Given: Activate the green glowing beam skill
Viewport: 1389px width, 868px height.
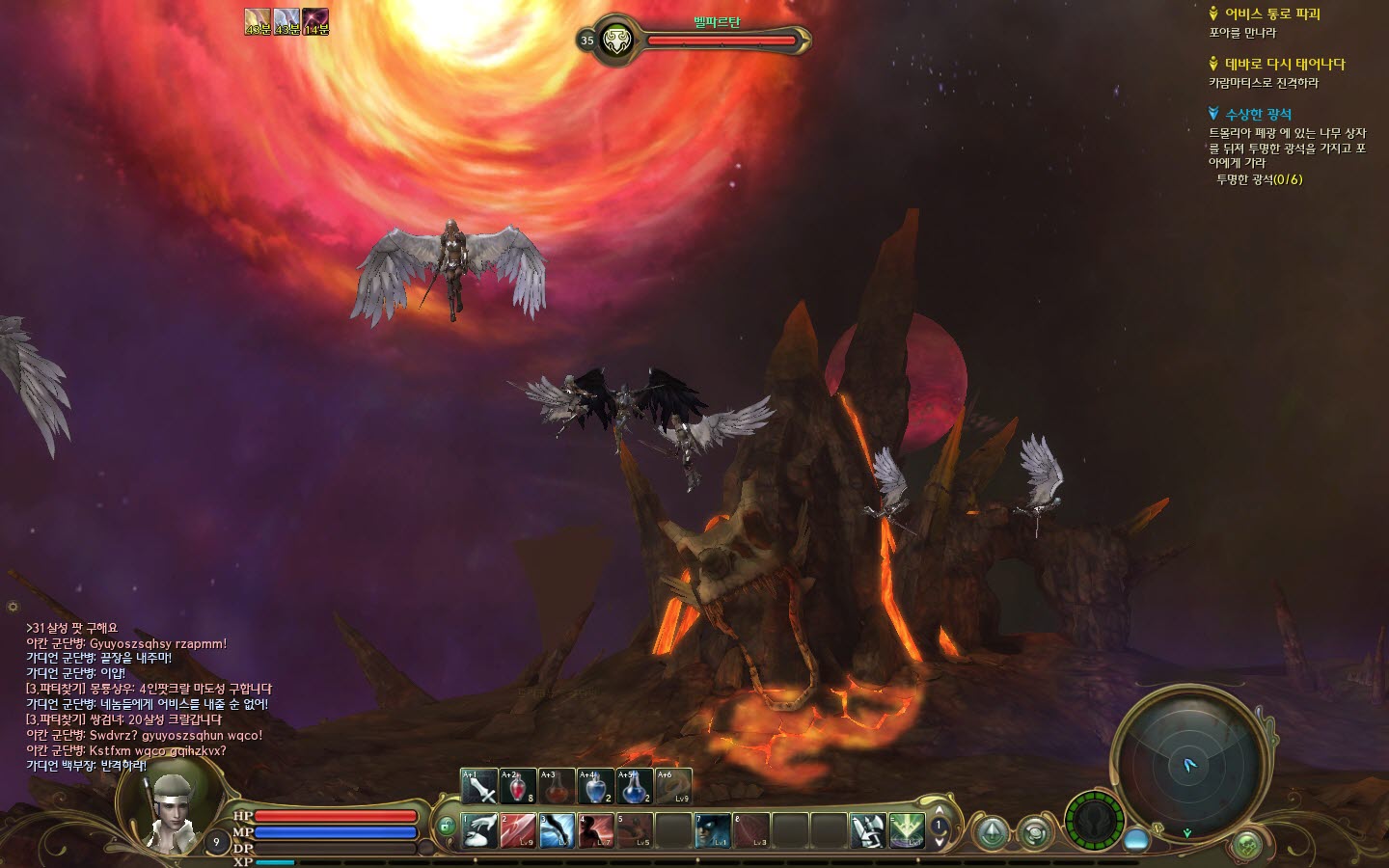Looking at the screenshot, I should tap(906, 830).
